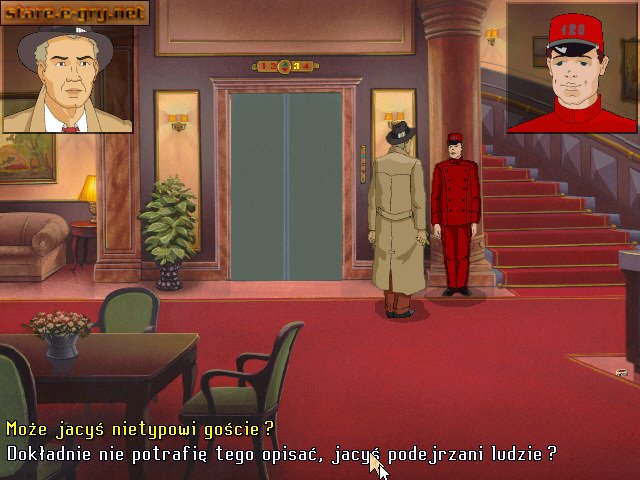Choose the reply "Może jacyś nietypowi goście?"
The width and height of the screenshot is (640, 480).
click(x=140, y=429)
